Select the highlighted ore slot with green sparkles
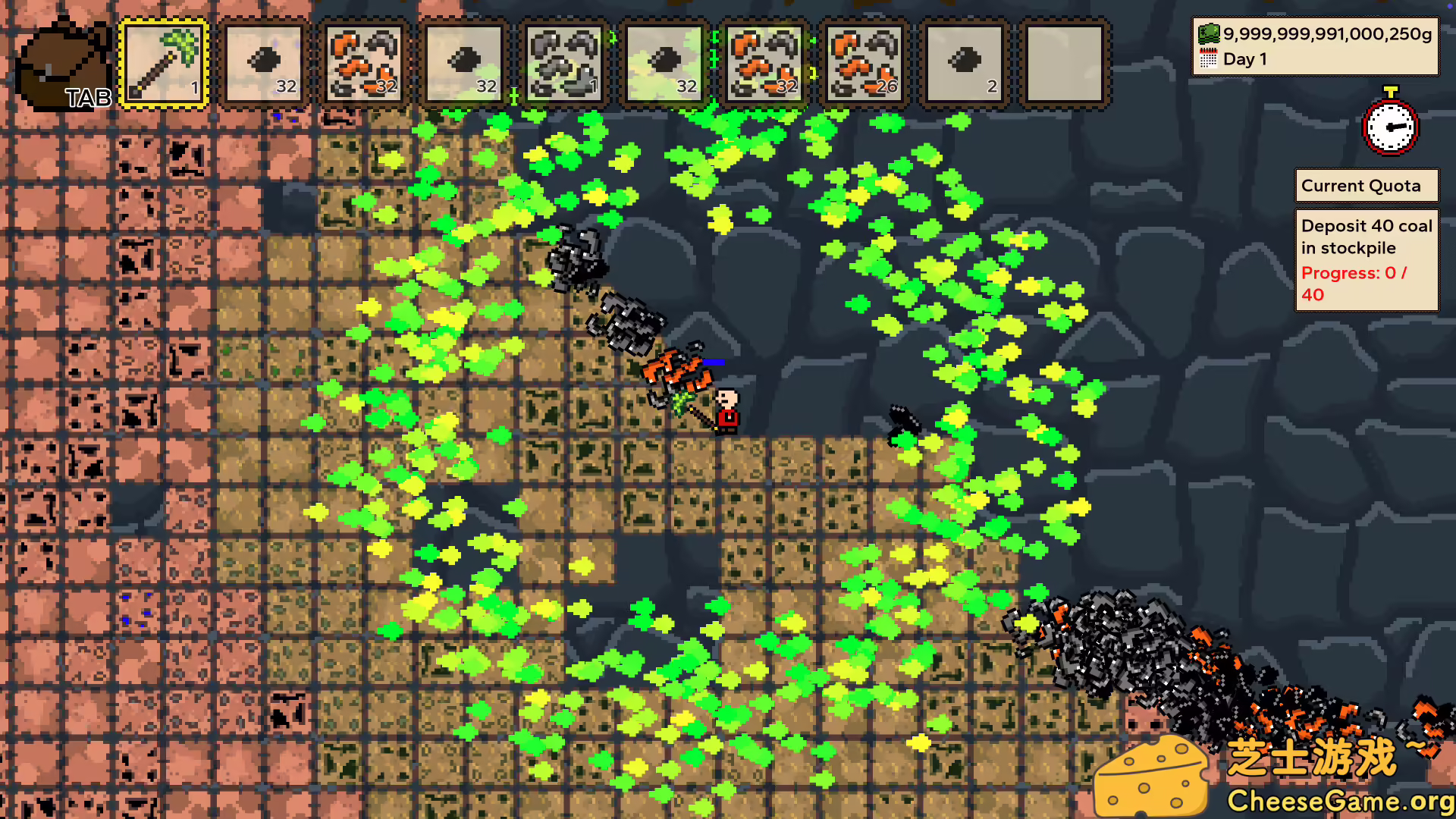Screen dimensions: 1456x819 coord(764,62)
